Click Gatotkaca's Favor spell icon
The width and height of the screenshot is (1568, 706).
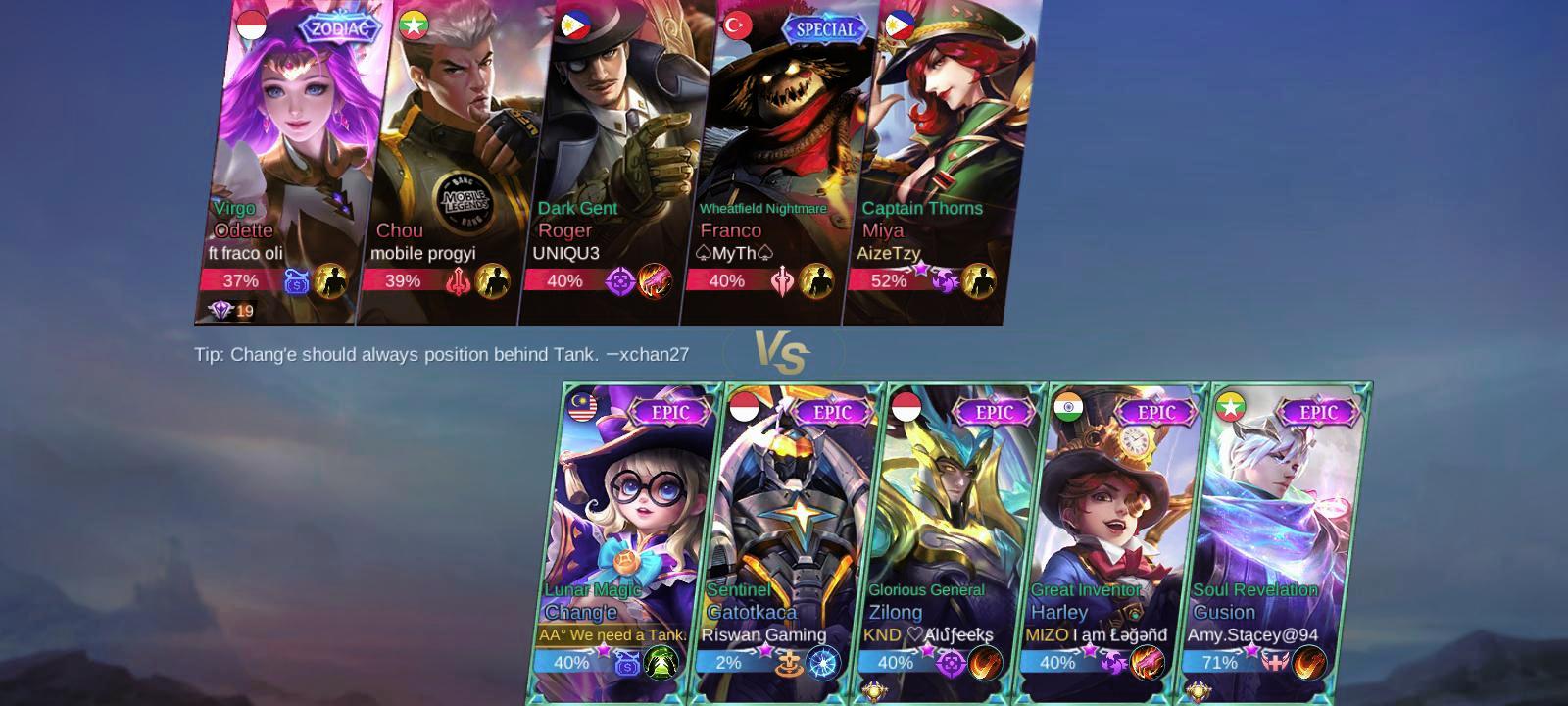pyautogui.click(x=791, y=662)
